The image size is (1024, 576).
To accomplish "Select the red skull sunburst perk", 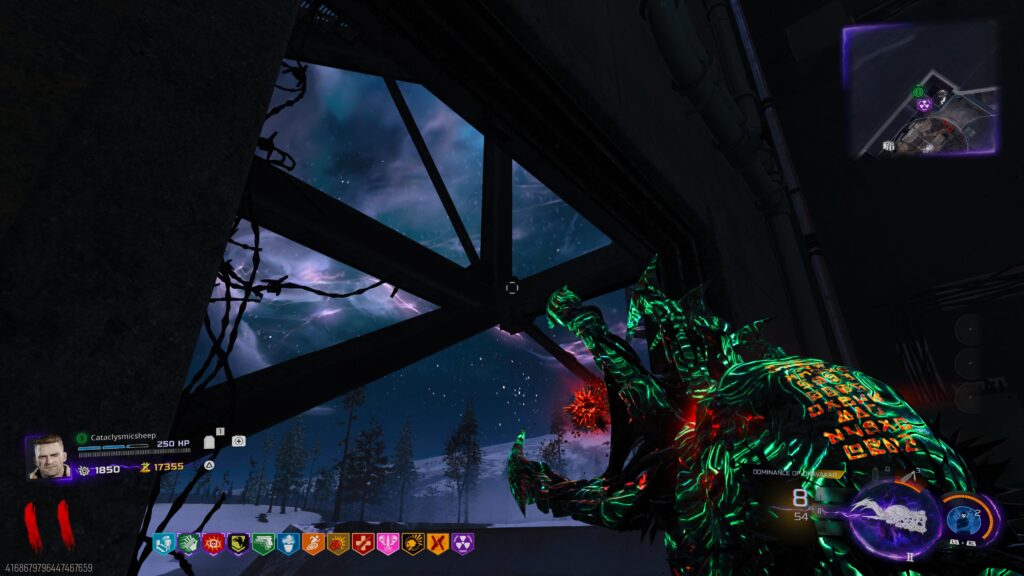I will point(213,543).
